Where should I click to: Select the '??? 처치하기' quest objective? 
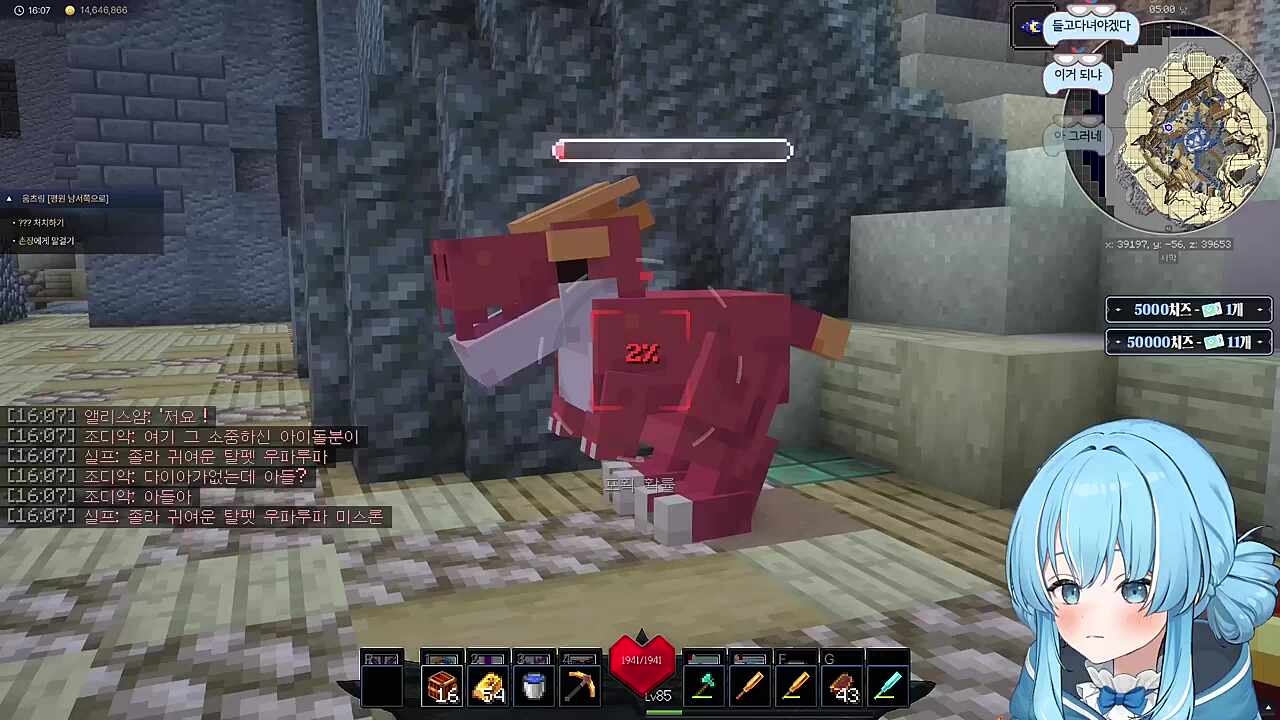coord(40,222)
